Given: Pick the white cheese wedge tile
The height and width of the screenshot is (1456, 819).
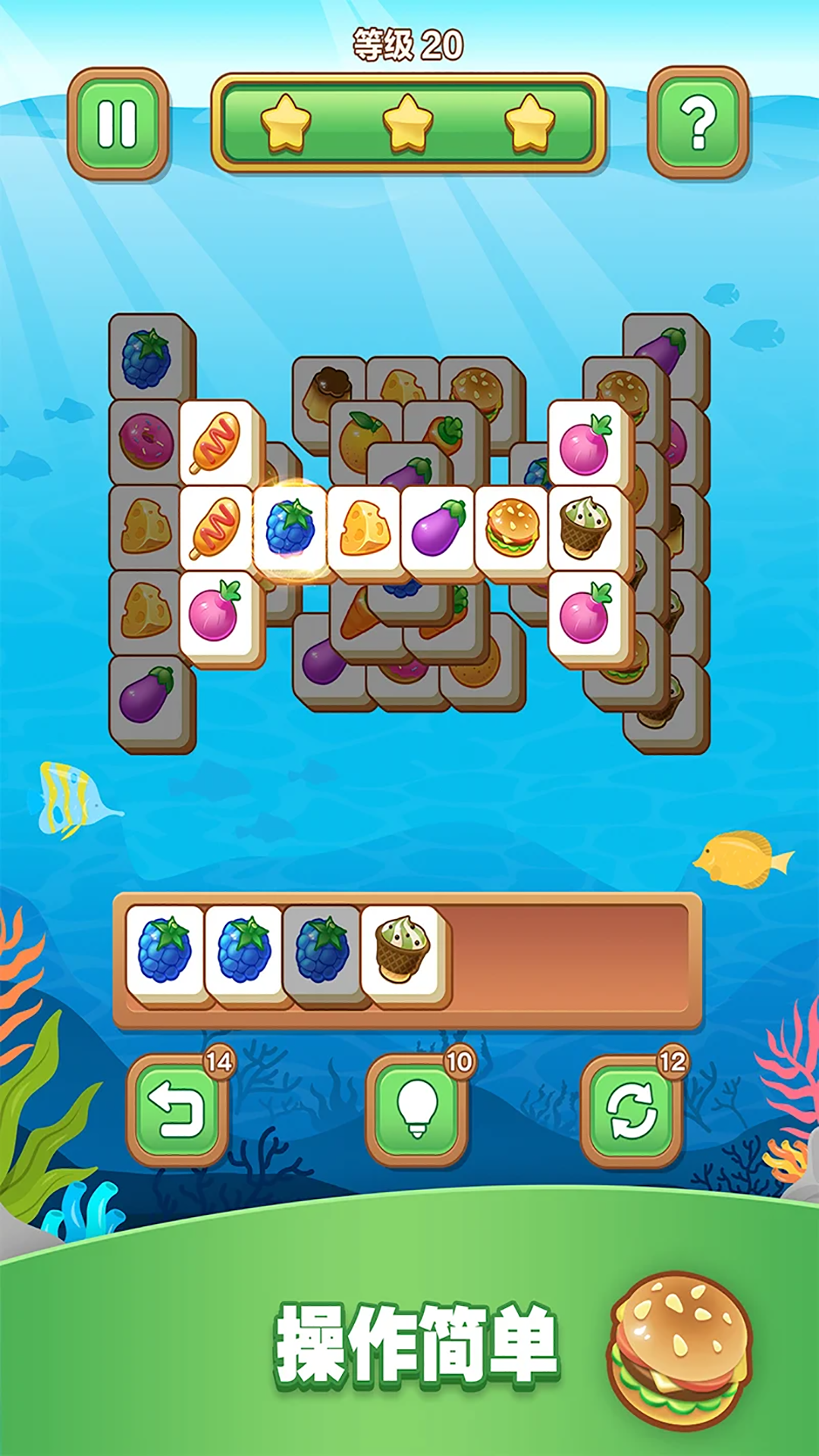Looking at the screenshot, I should [x=364, y=528].
